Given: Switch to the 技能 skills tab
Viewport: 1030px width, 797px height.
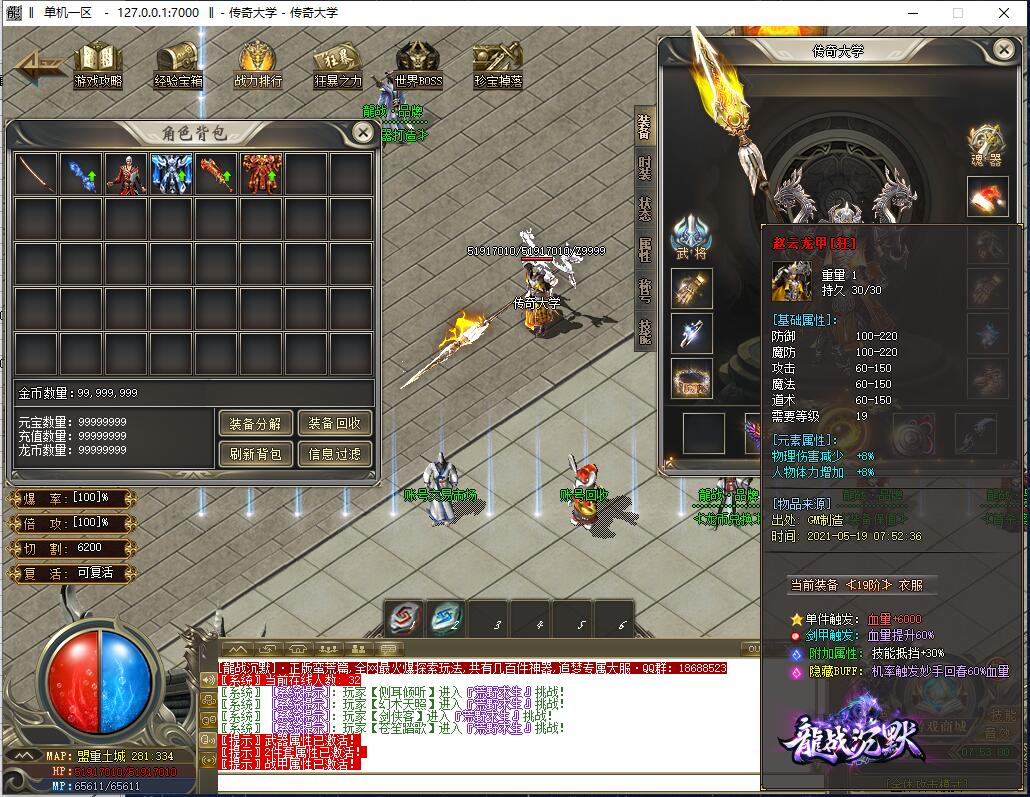Looking at the screenshot, I should click(x=645, y=332).
